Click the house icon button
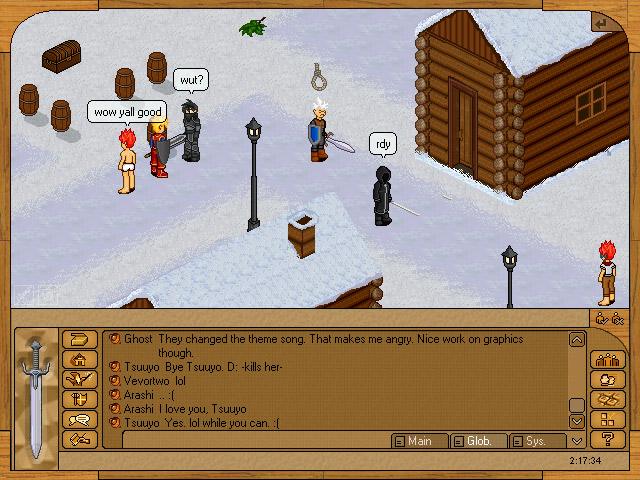 pyautogui.click(x=79, y=359)
